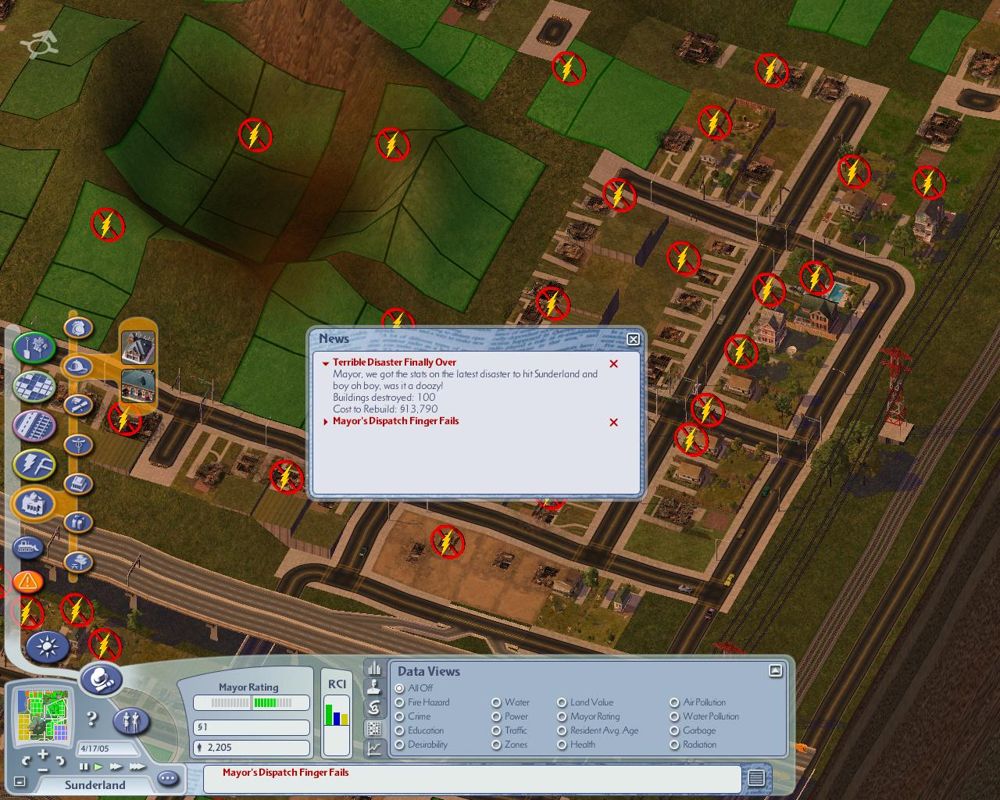
Task: Select the Crime data view
Action: [400, 717]
